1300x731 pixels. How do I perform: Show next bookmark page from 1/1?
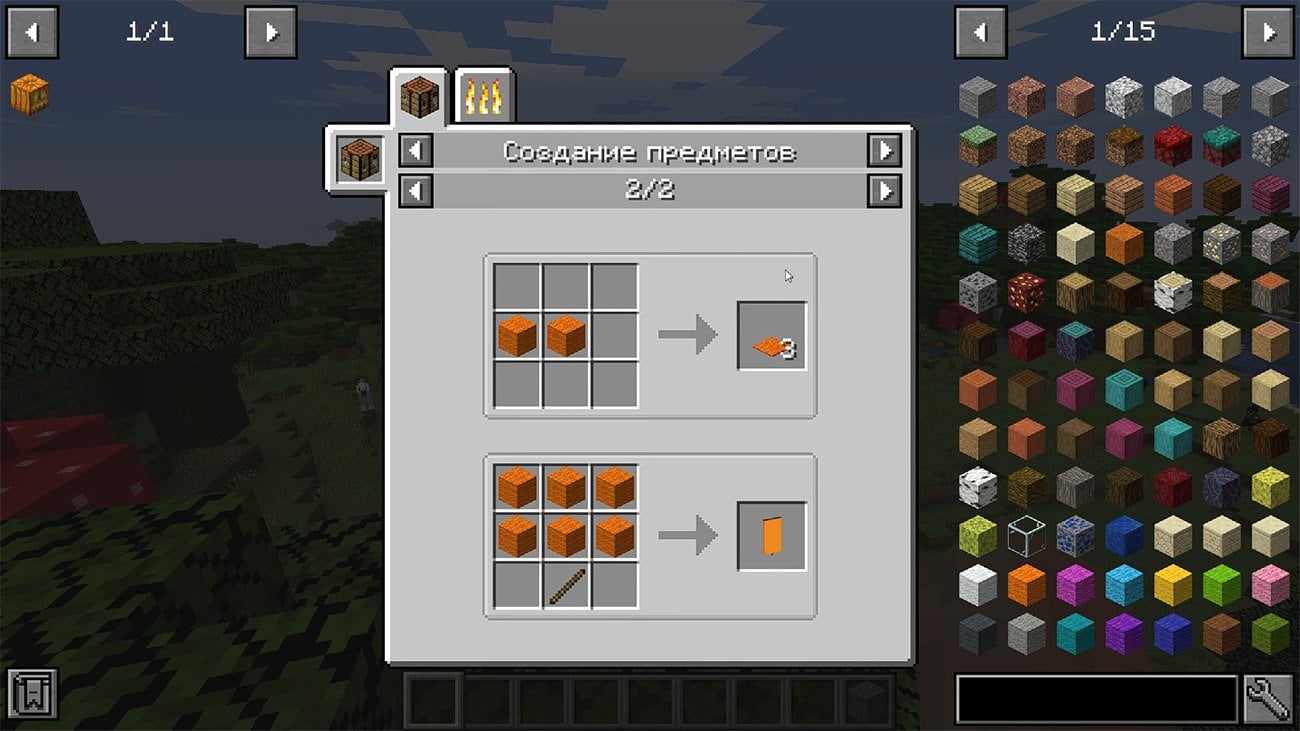pyautogui.click(x=270, y=33)
